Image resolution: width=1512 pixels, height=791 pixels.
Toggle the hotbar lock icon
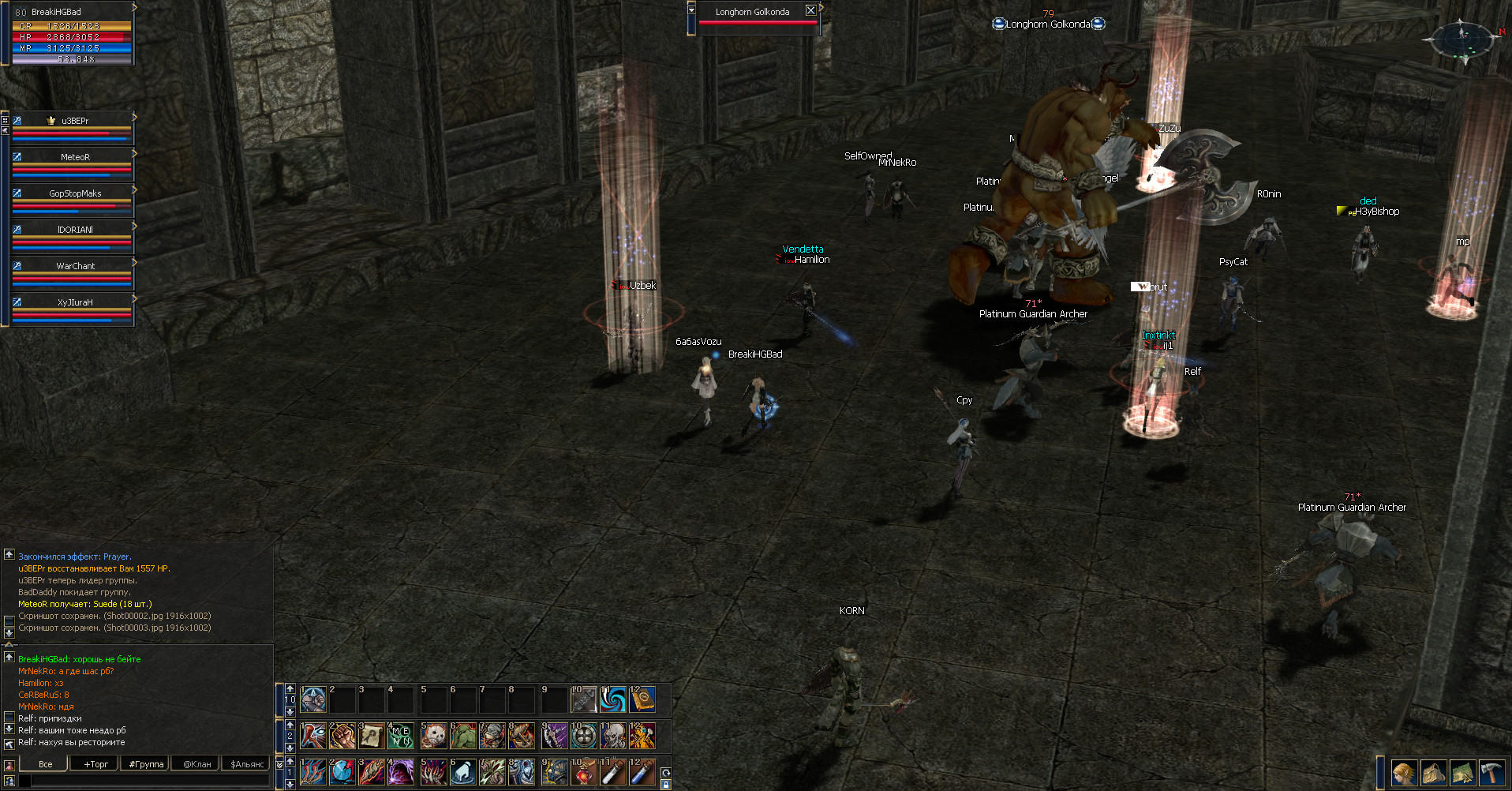click(x=666, y=785)
